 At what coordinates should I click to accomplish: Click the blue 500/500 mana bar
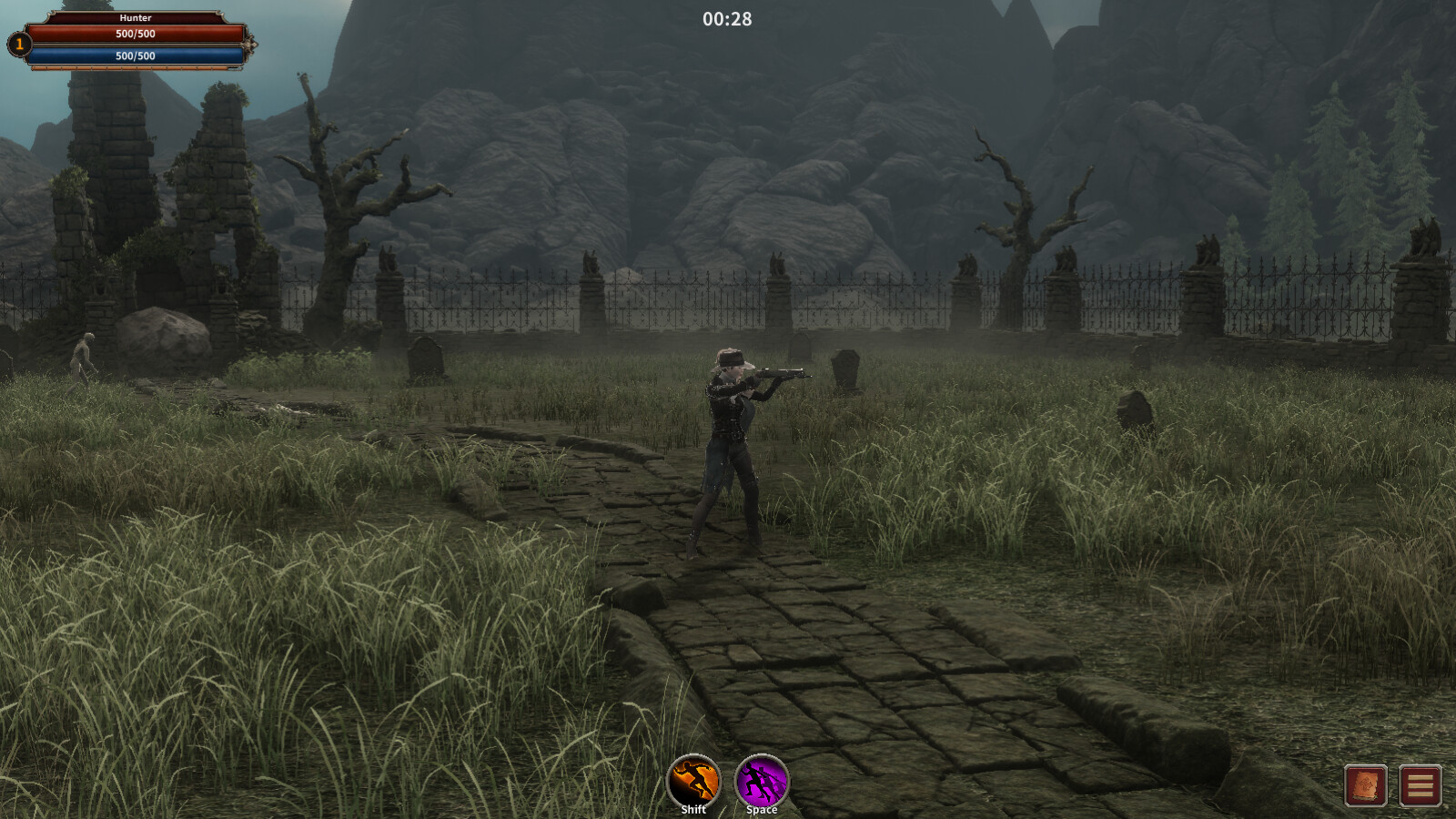click(x=137, y=56)
